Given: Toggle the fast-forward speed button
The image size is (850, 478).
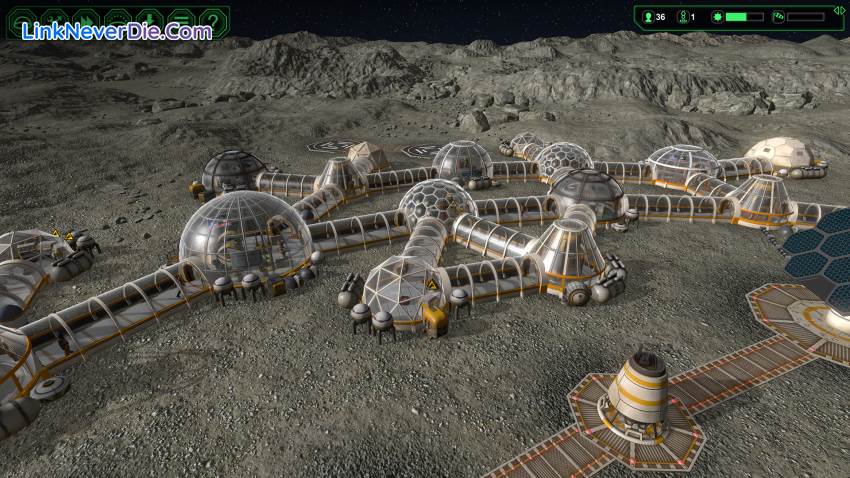Looking at the screenshot, I should [86, 20].
